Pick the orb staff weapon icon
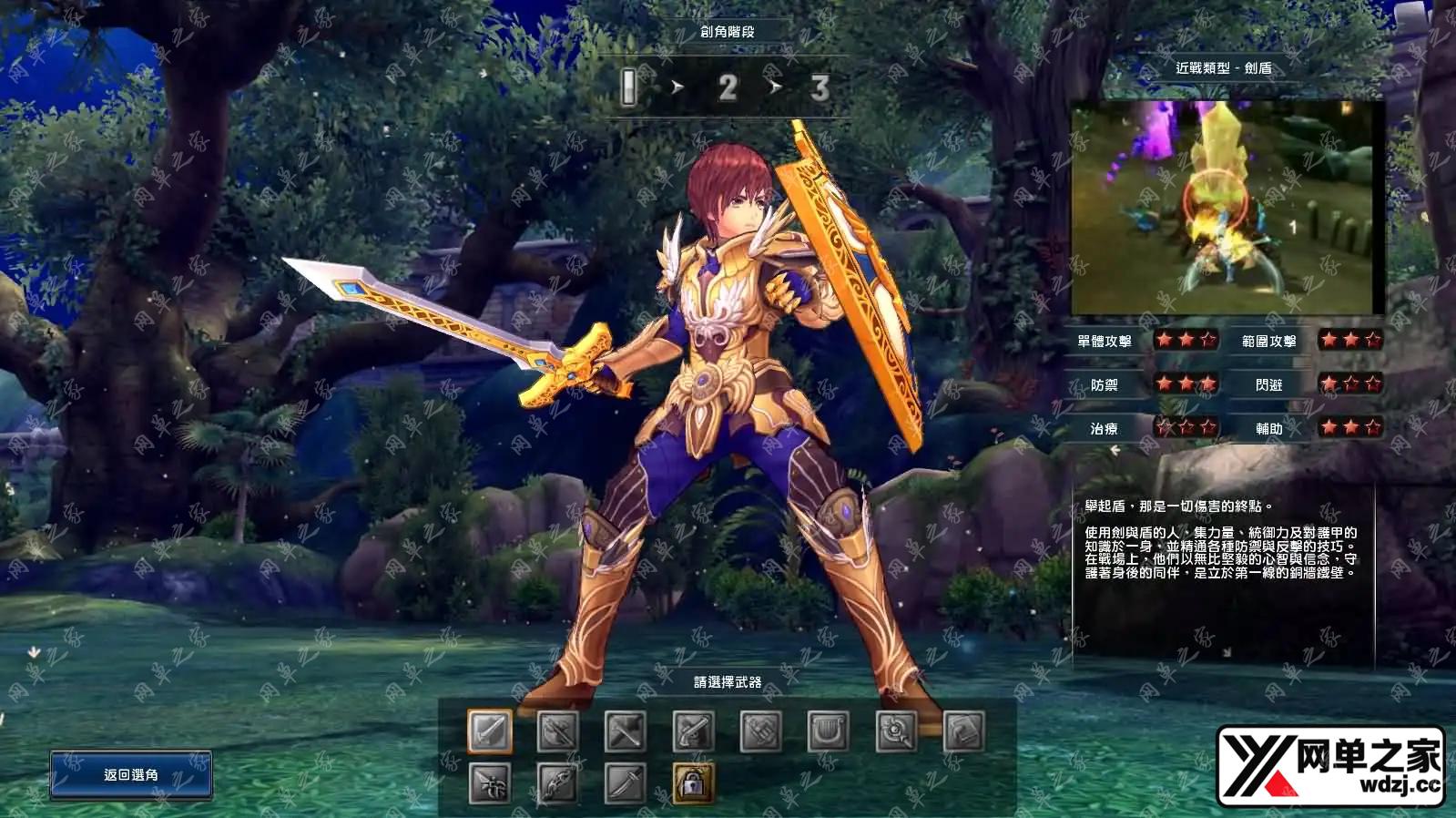1456x818 pixels. 896,731
